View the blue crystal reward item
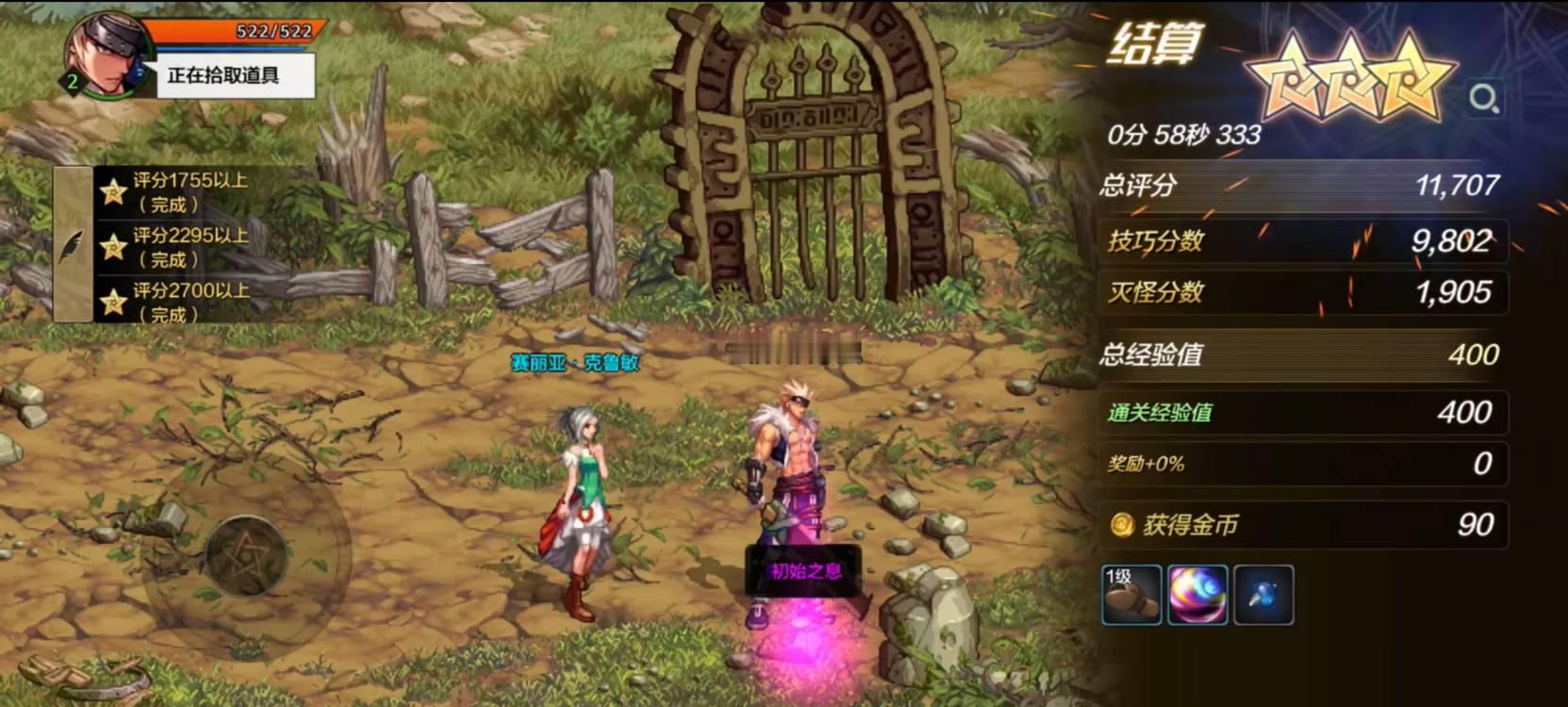This screenshot has width=1568, height=707. pyautogui.click(x=1263, y=595)
